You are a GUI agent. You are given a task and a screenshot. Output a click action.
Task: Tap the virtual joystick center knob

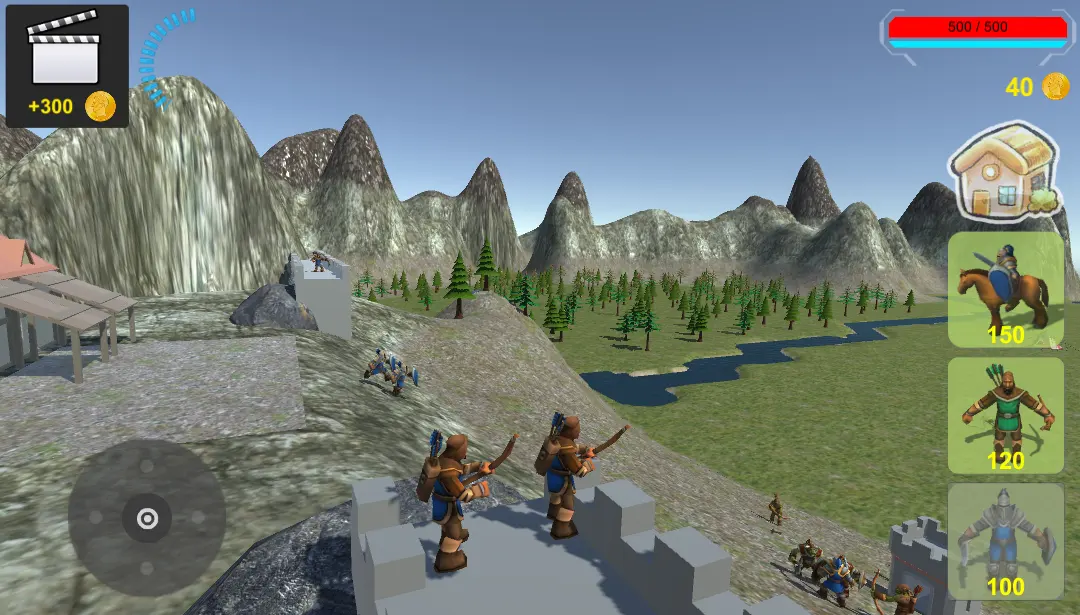click(147, 518)
